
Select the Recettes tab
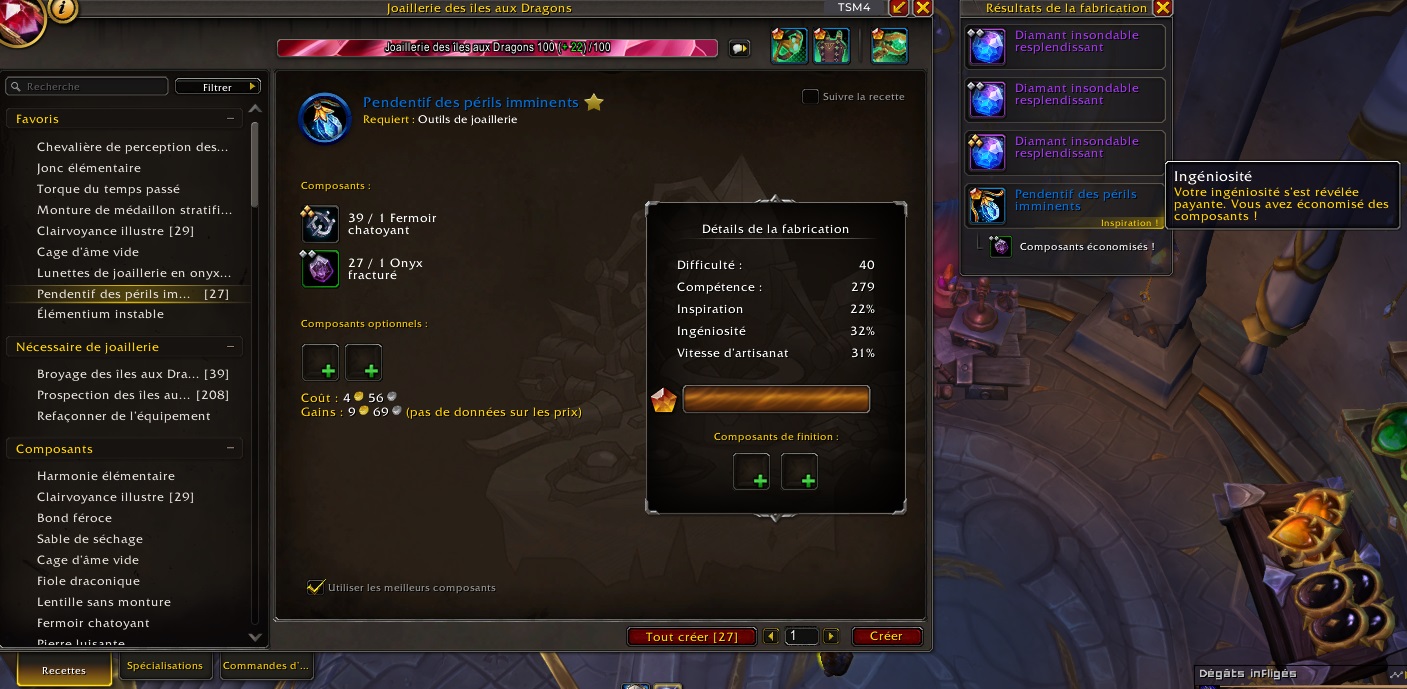tap(64, 670)
